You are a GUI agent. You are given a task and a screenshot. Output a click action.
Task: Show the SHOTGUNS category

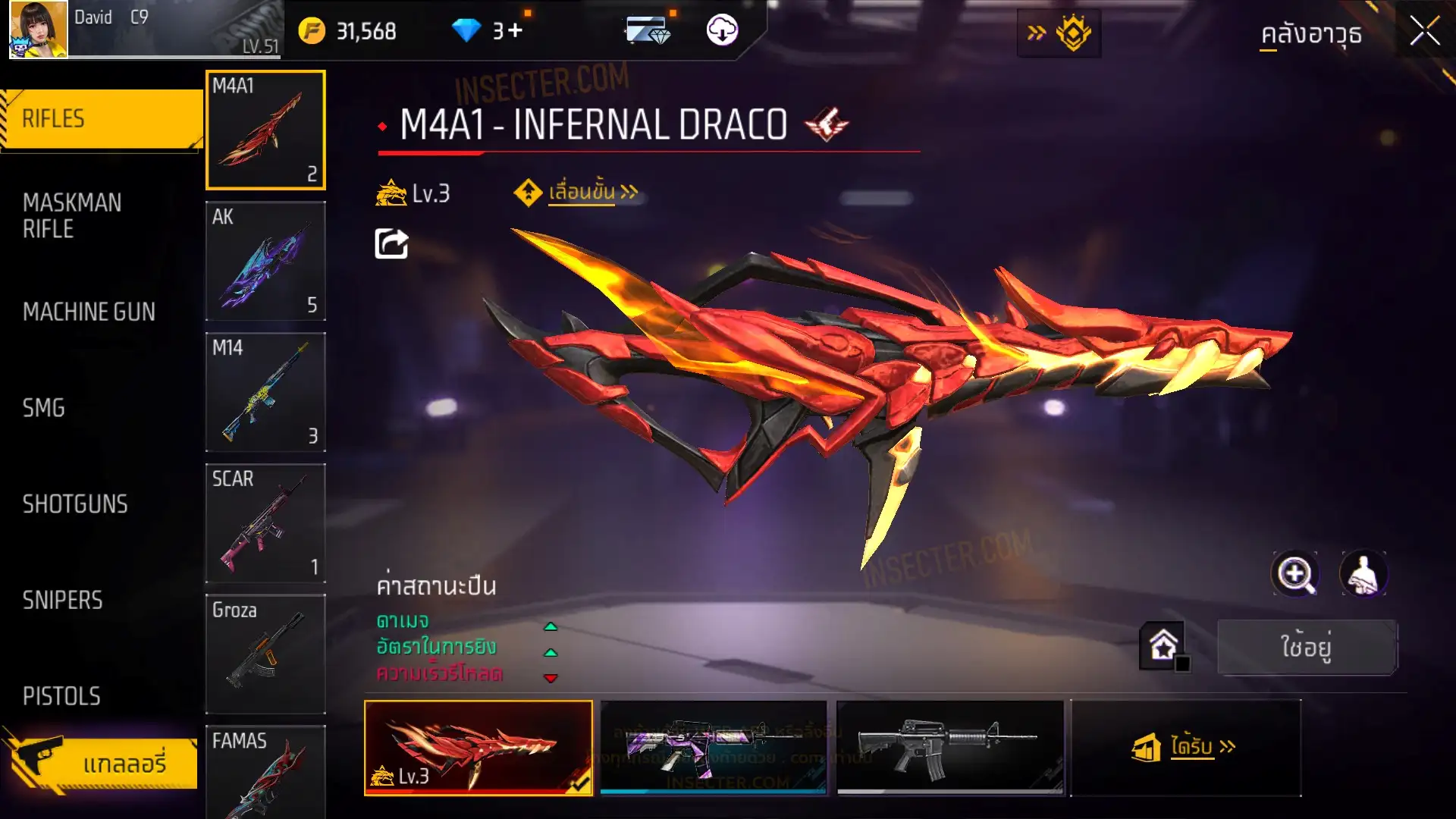click(x=75, y=504)
